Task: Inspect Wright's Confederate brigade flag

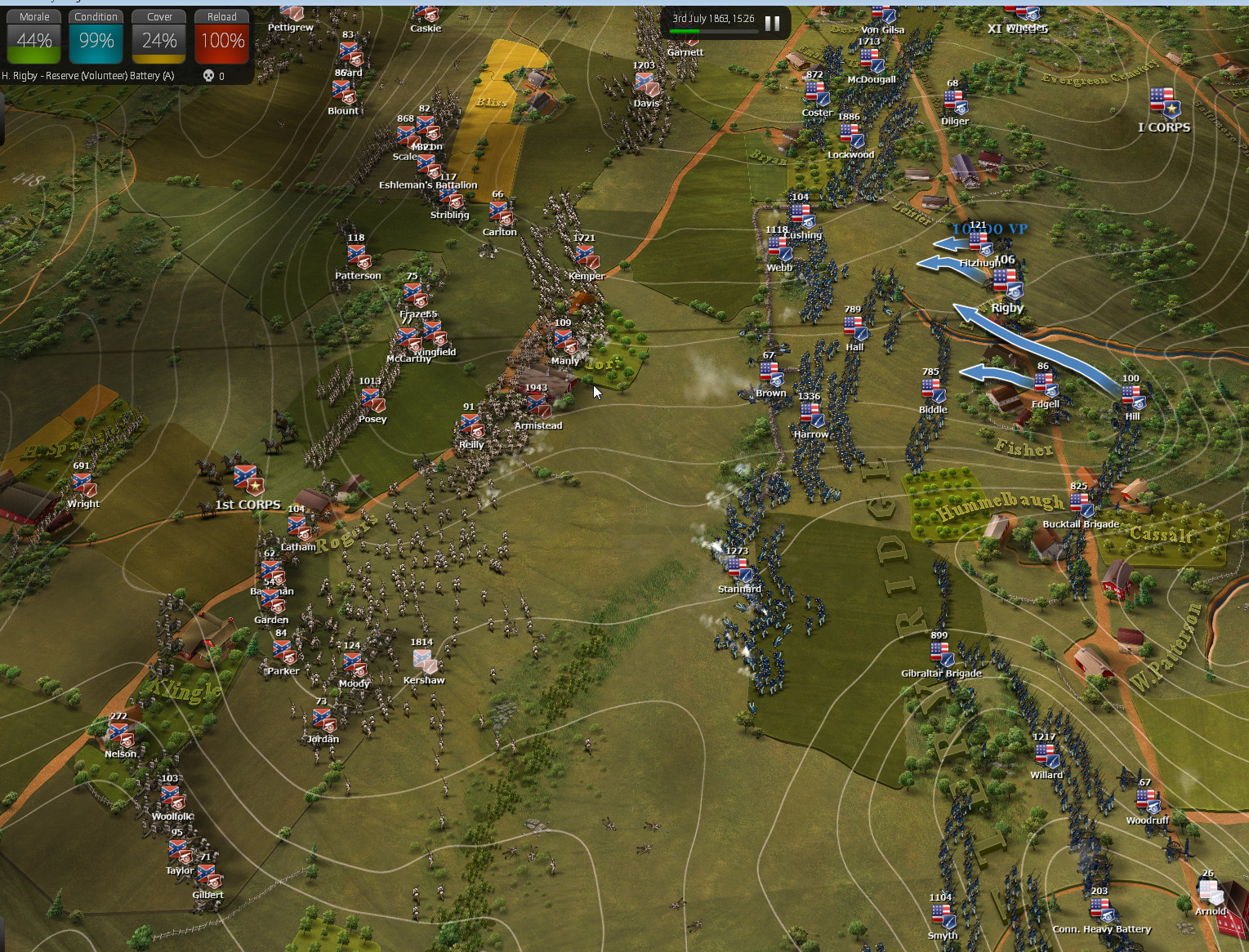Action: [x=83, y=485]
